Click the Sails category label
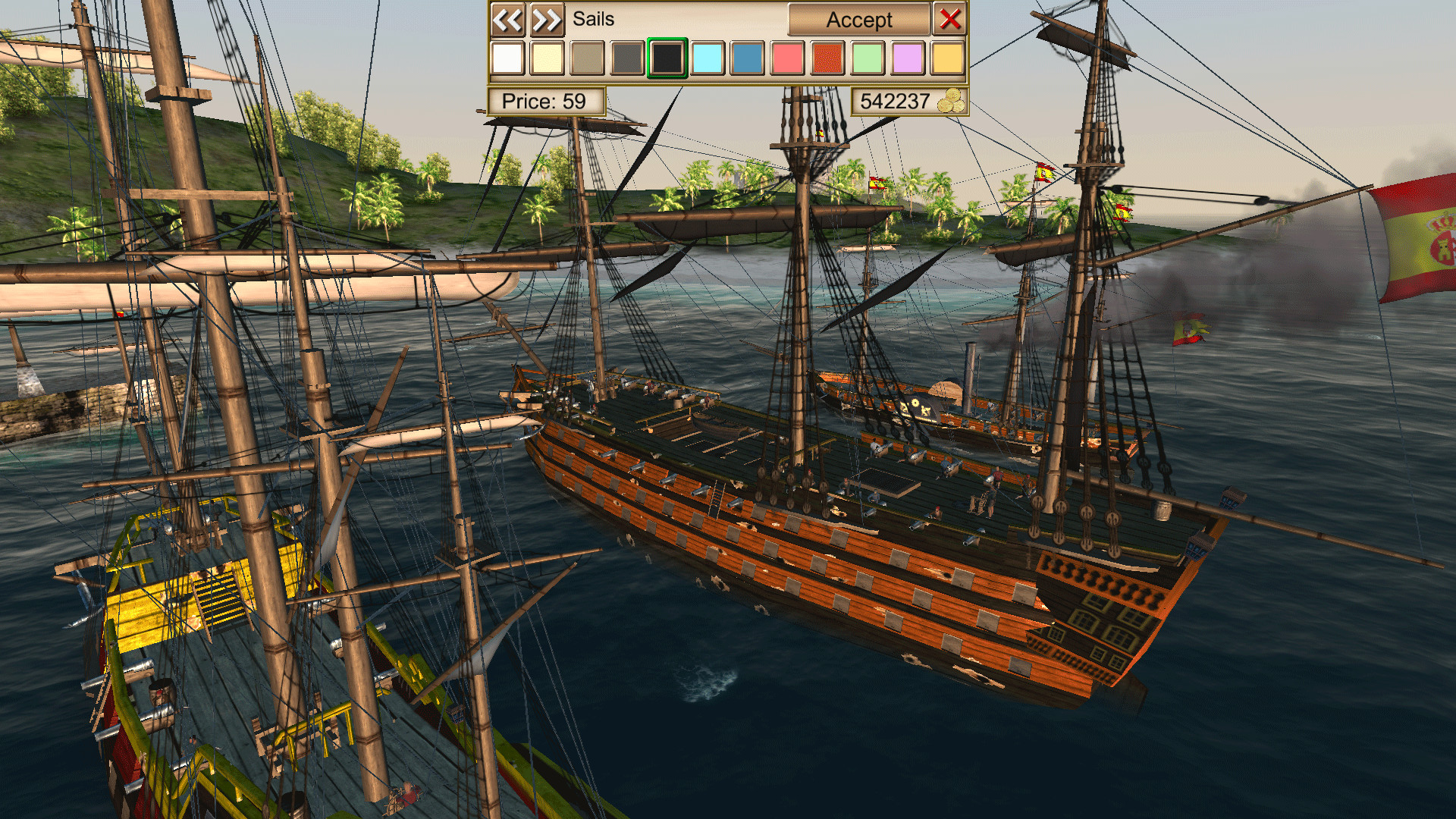 coord(593,20)
